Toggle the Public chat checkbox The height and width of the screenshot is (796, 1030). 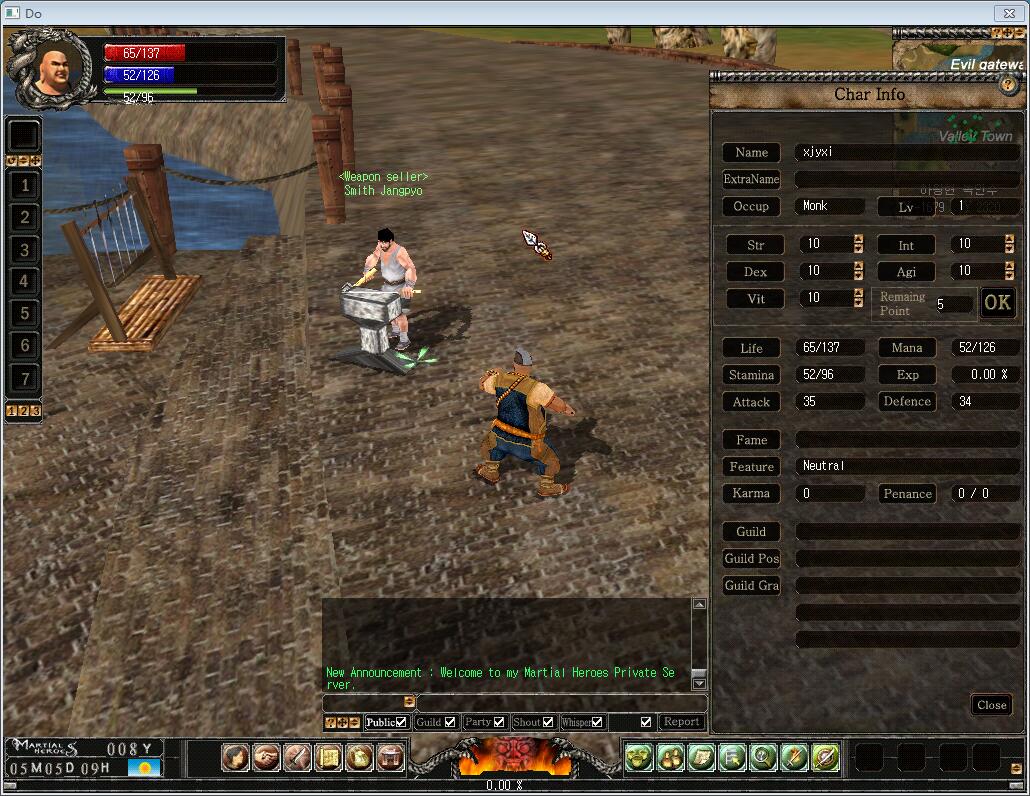(401, 722)
